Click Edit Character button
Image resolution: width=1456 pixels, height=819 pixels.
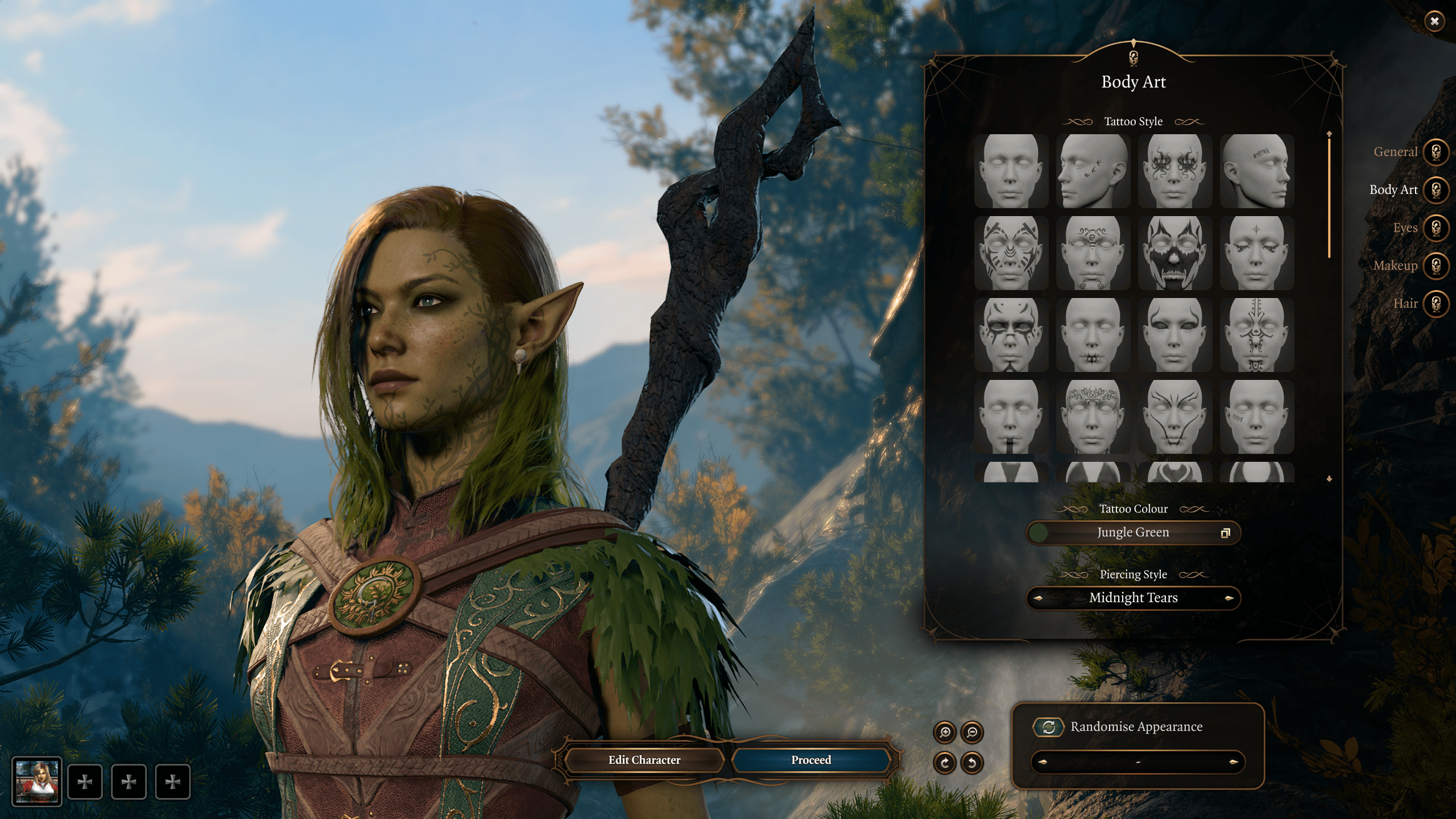644,760
